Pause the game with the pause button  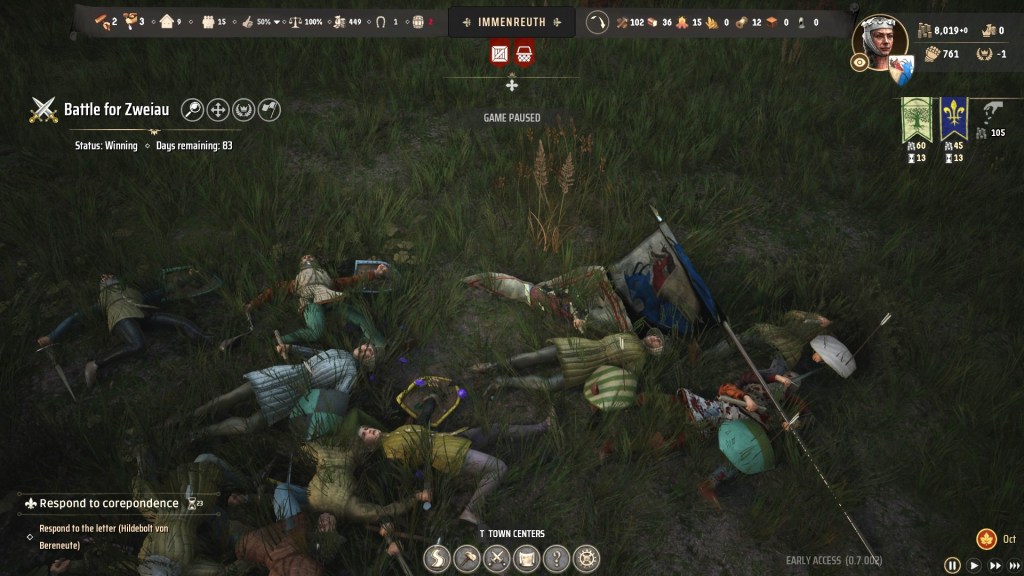point(952,565)
